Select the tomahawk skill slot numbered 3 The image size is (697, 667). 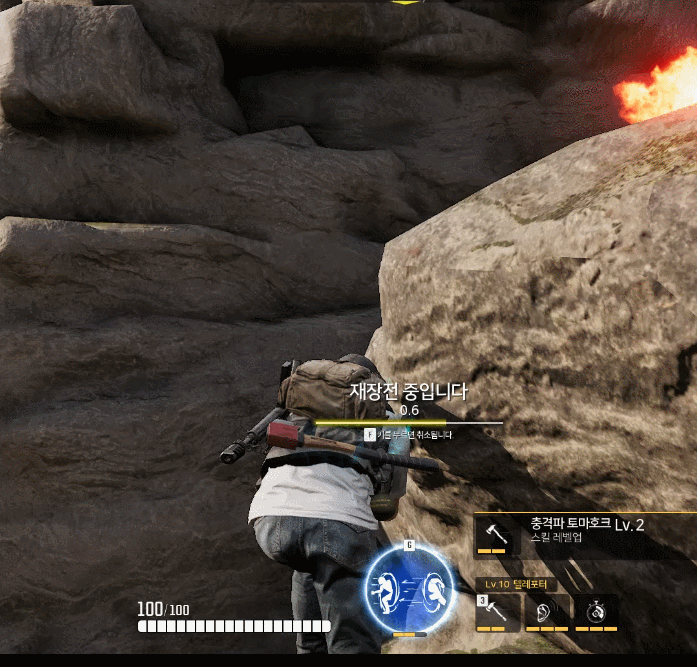[x=498, y=612]
